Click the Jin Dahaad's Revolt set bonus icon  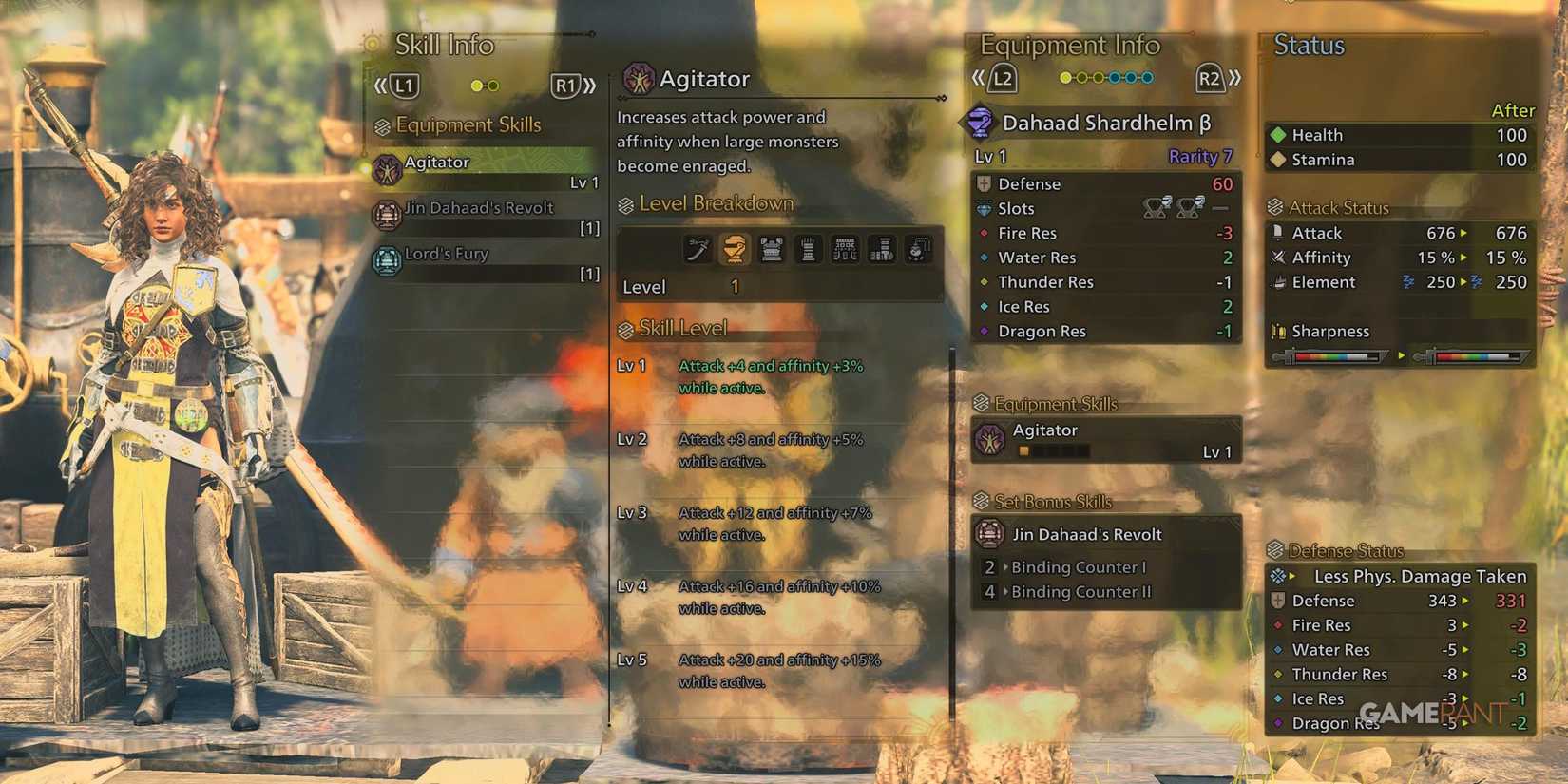tap(988, 534)
